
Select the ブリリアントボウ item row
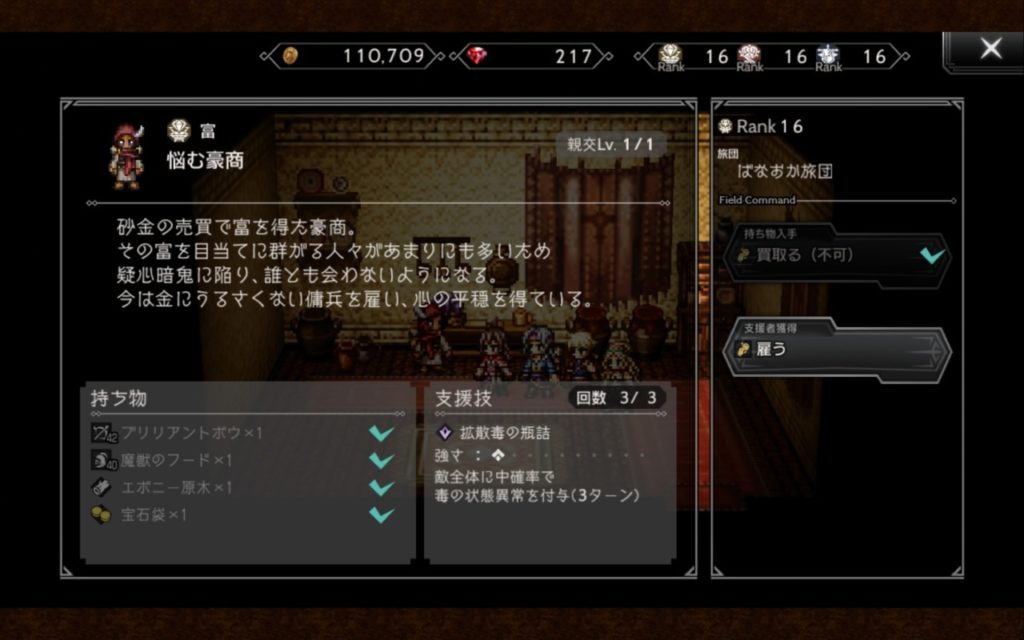click(x=242, y=433)
